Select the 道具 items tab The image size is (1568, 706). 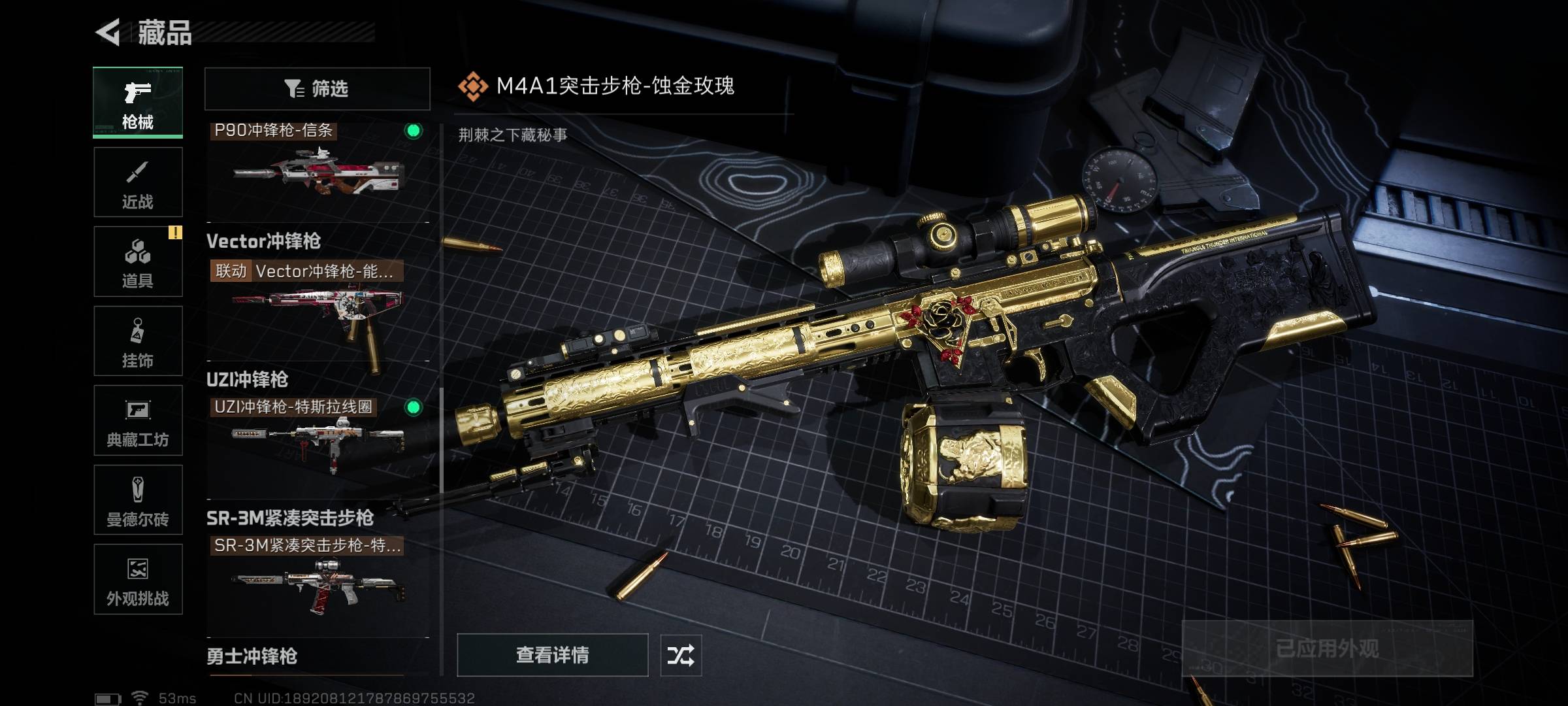click(x=138, y=261)
